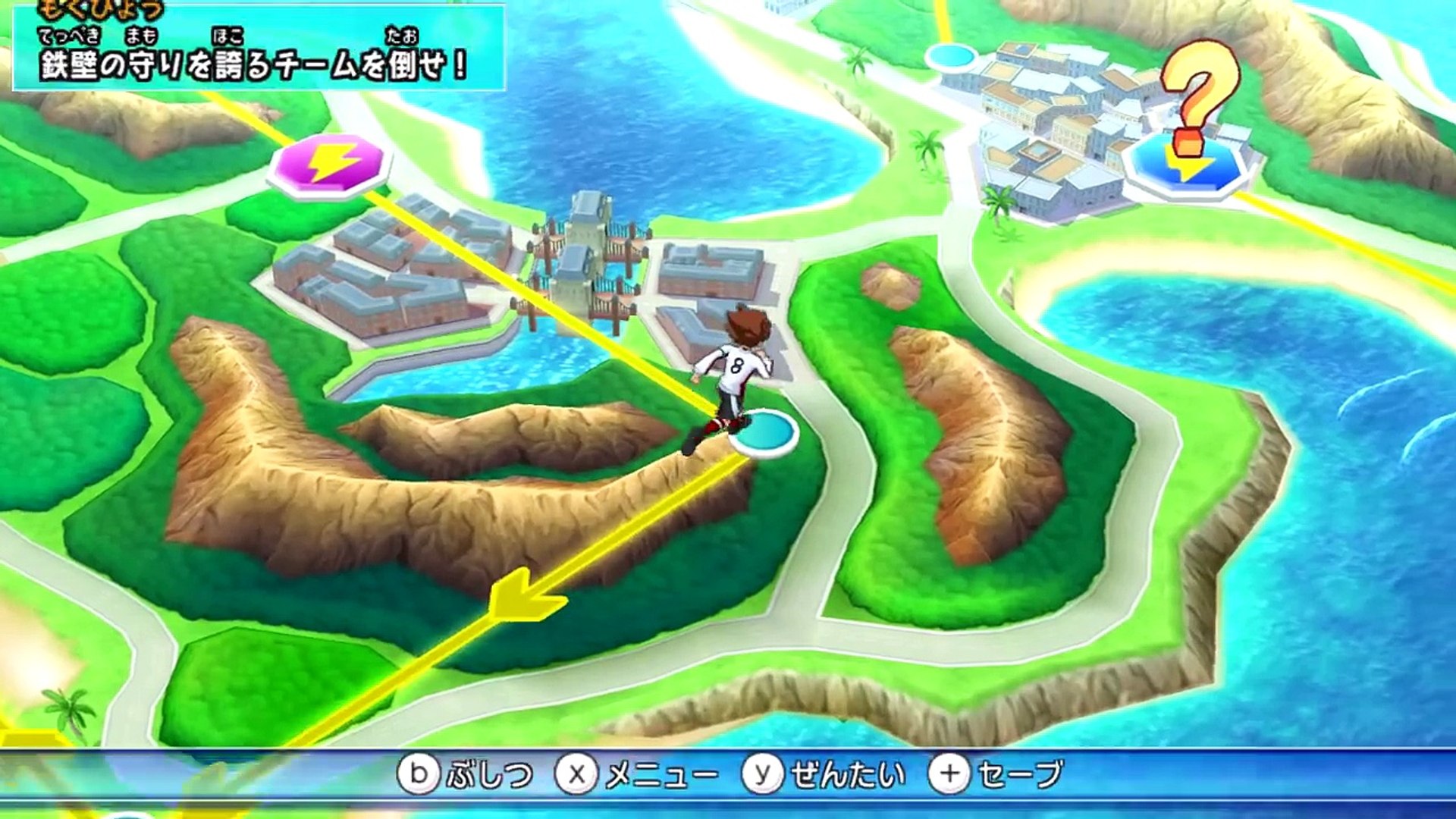Screen dimensions: 1456x819
Task: Select the purple lightning bolt match node
Action: tap(331, 163)
